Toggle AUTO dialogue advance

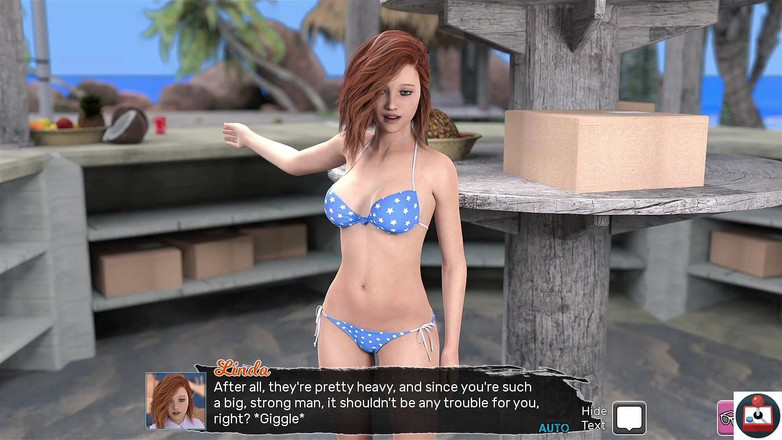553,427
